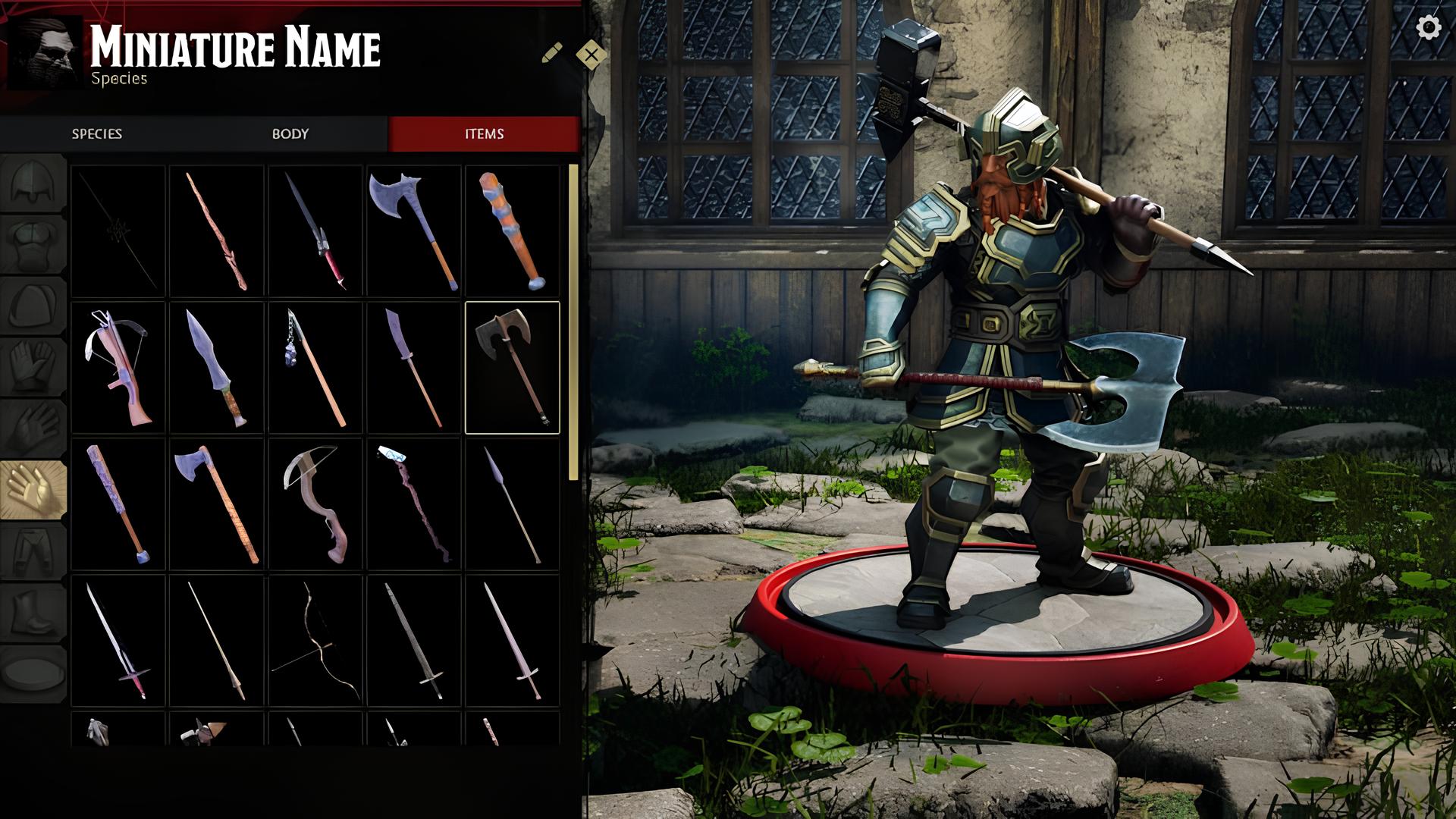
Task: Edit the miniature name with pencil icon
Action: point(552,53)
